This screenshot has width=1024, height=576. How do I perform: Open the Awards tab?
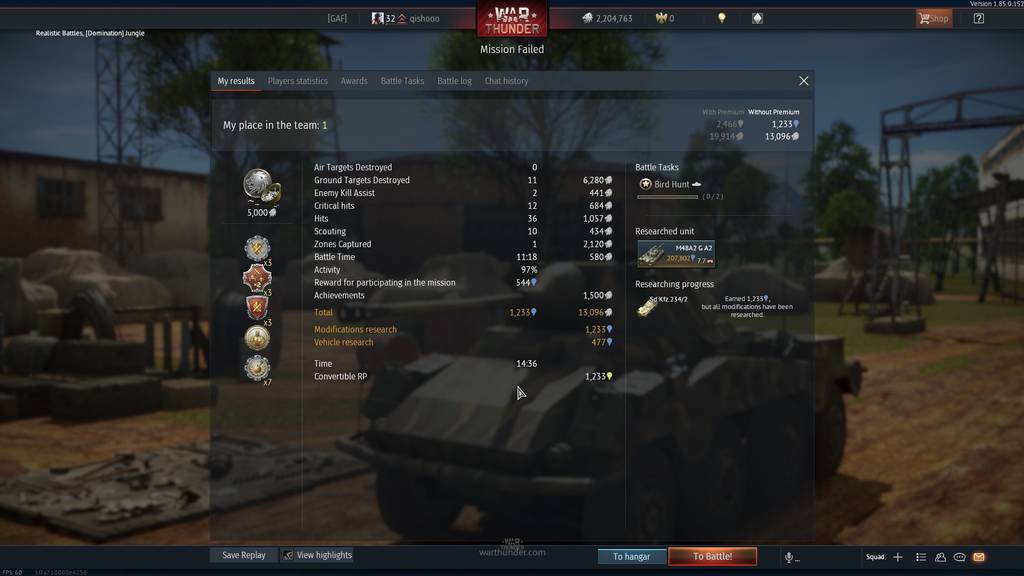tap(354, 81)
